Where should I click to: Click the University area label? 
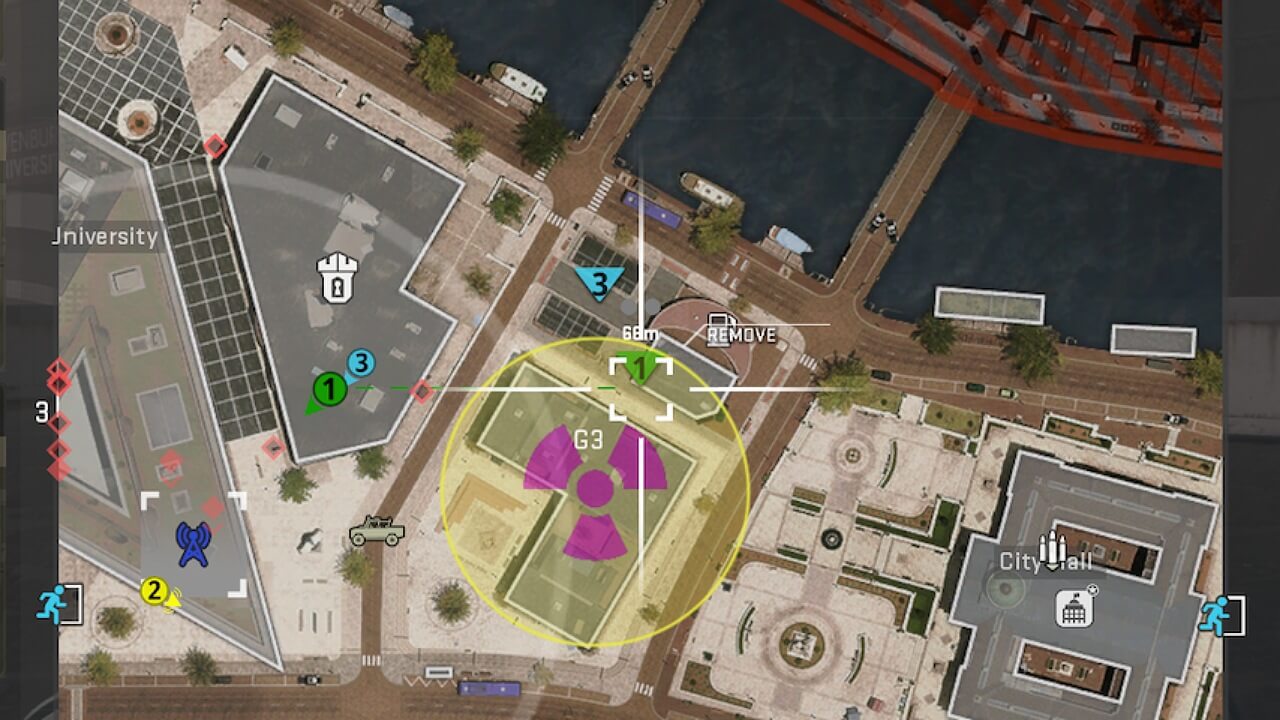pos(106,237)
